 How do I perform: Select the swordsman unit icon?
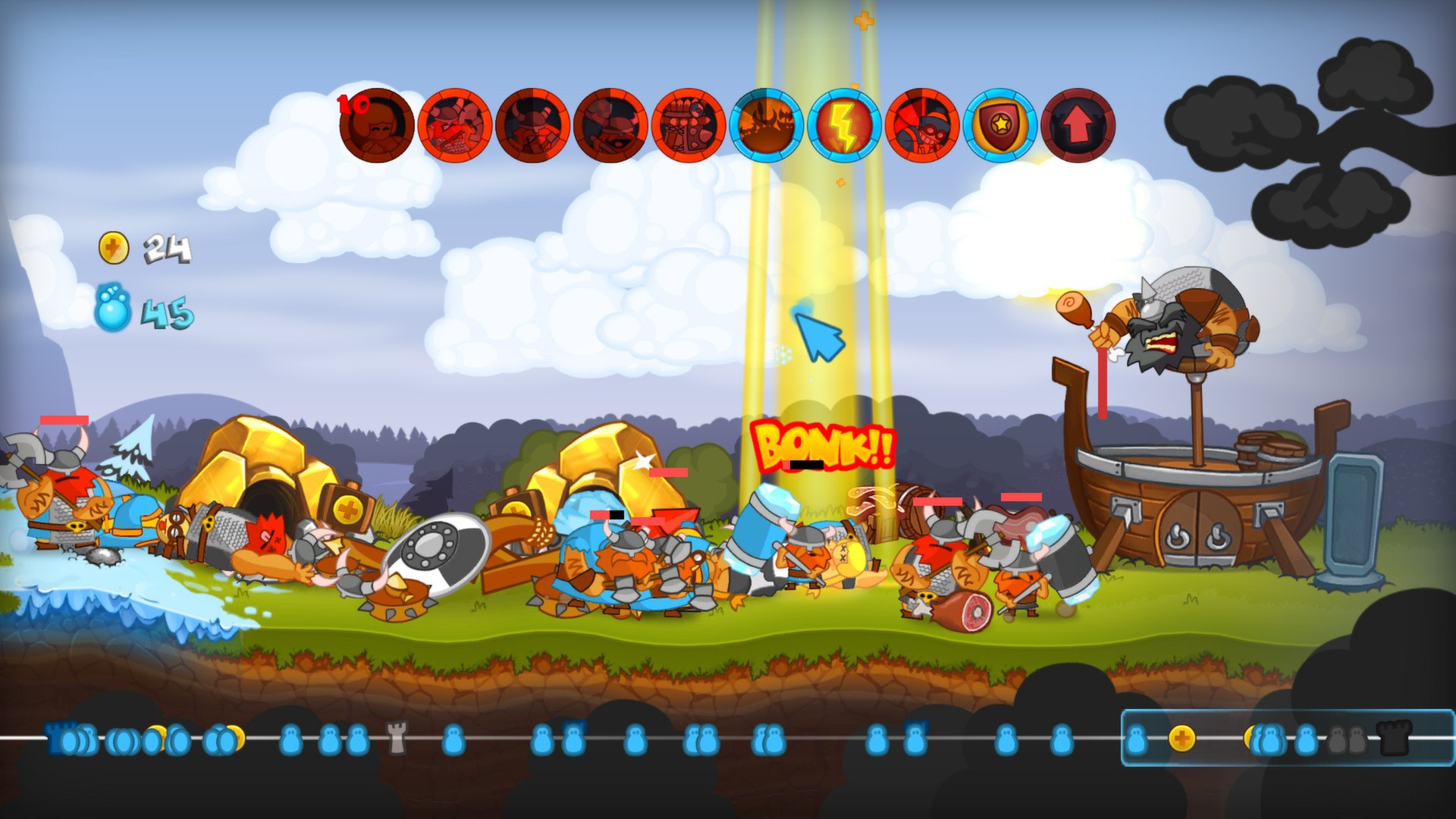pyautogui.click(x=453, y=127)
